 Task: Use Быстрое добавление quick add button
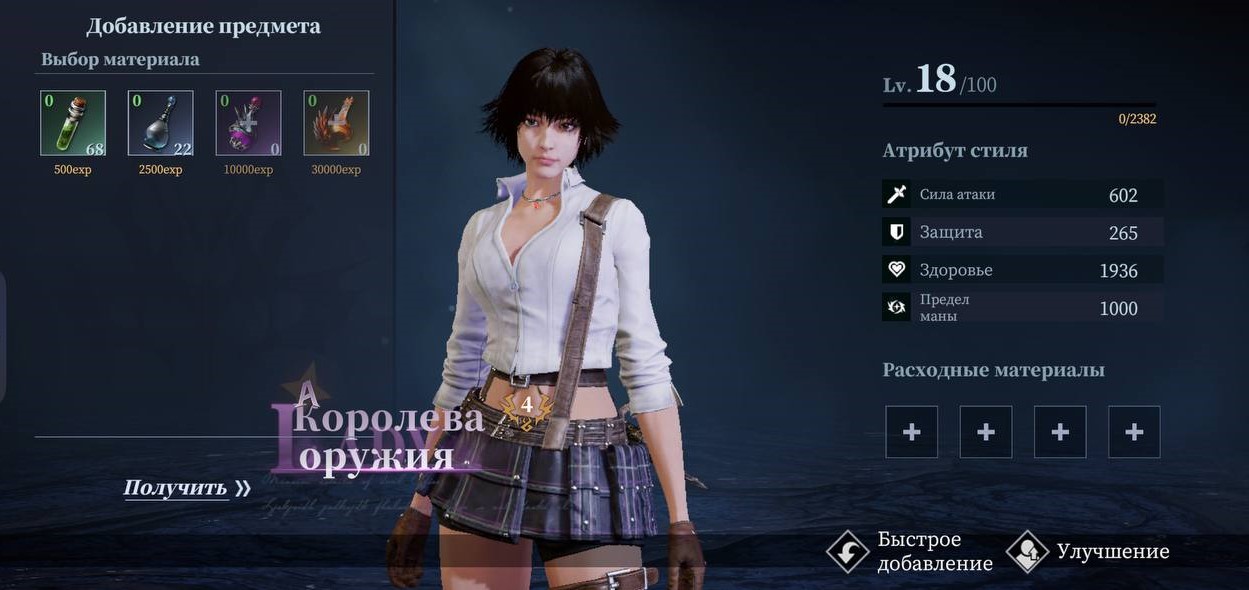[910, 551]
